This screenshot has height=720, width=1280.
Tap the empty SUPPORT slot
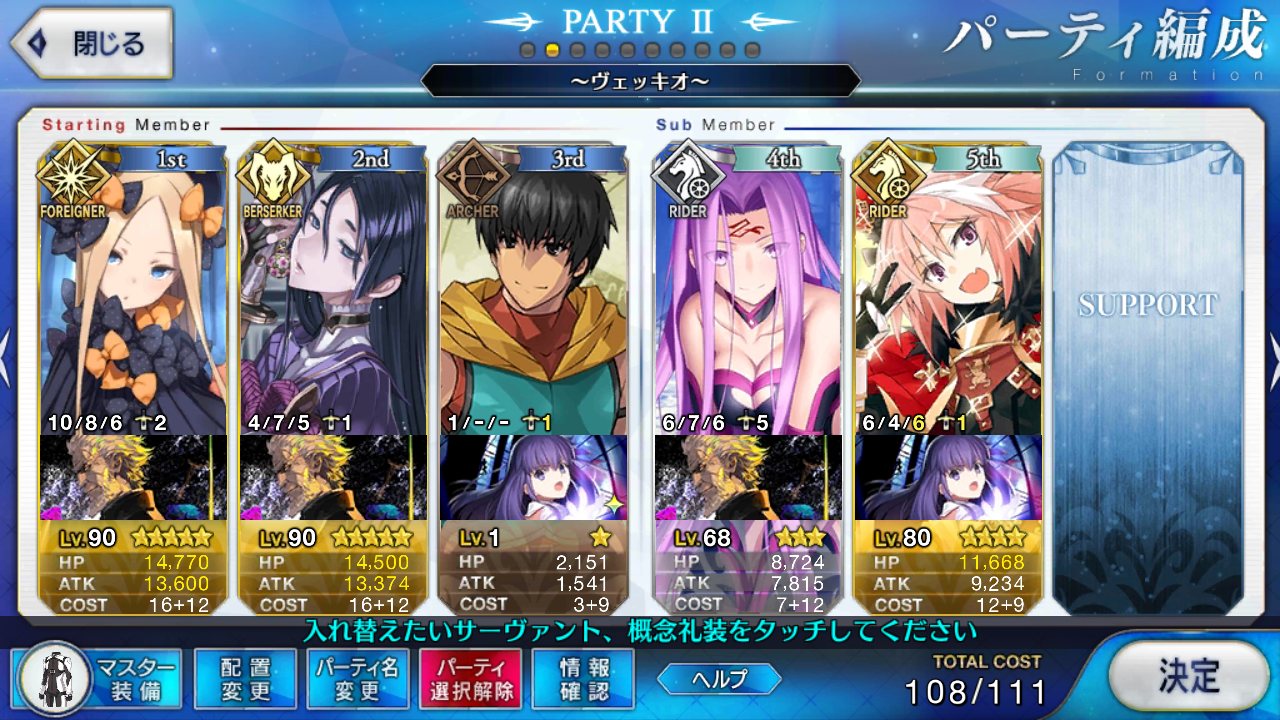click(1147, 380)
